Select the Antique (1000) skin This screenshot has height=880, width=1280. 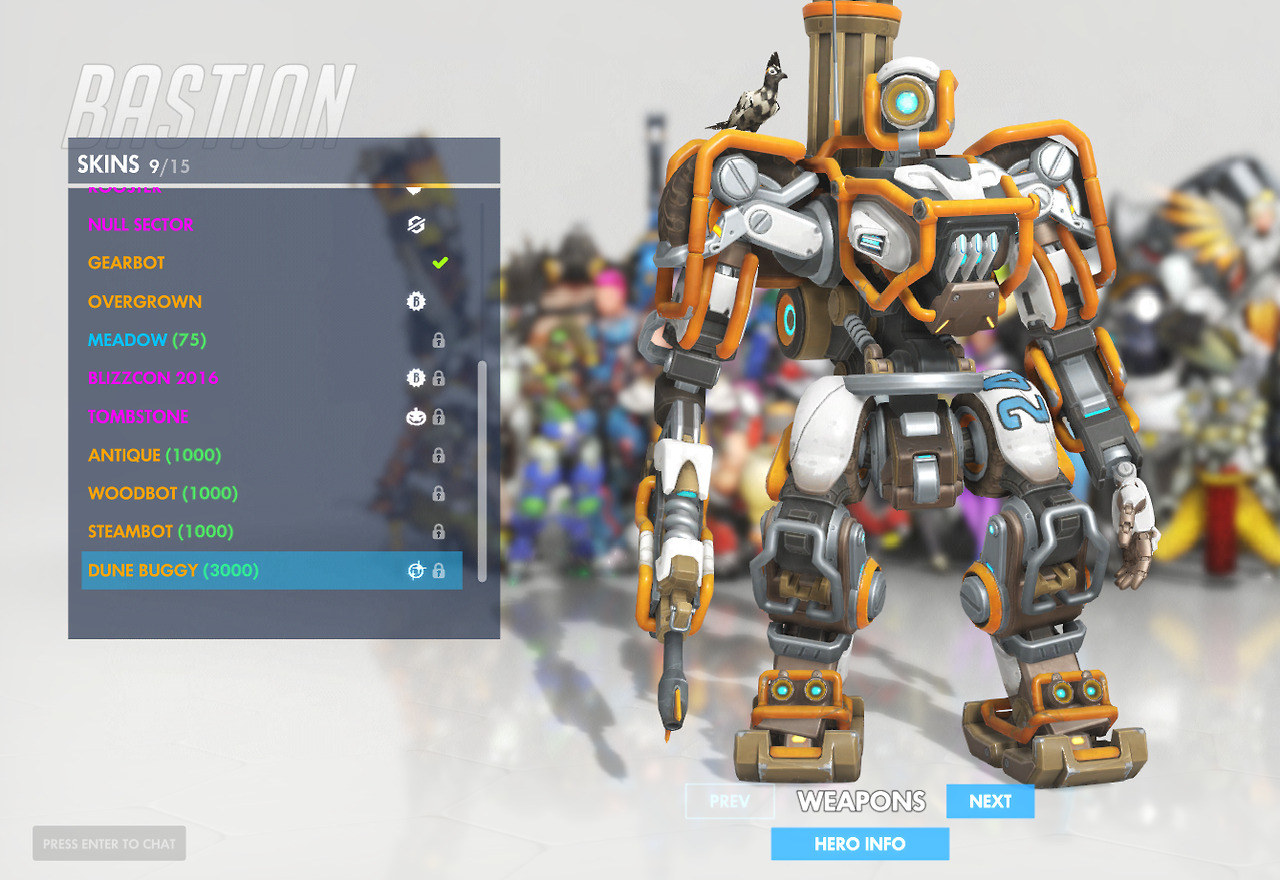point(155,455)
